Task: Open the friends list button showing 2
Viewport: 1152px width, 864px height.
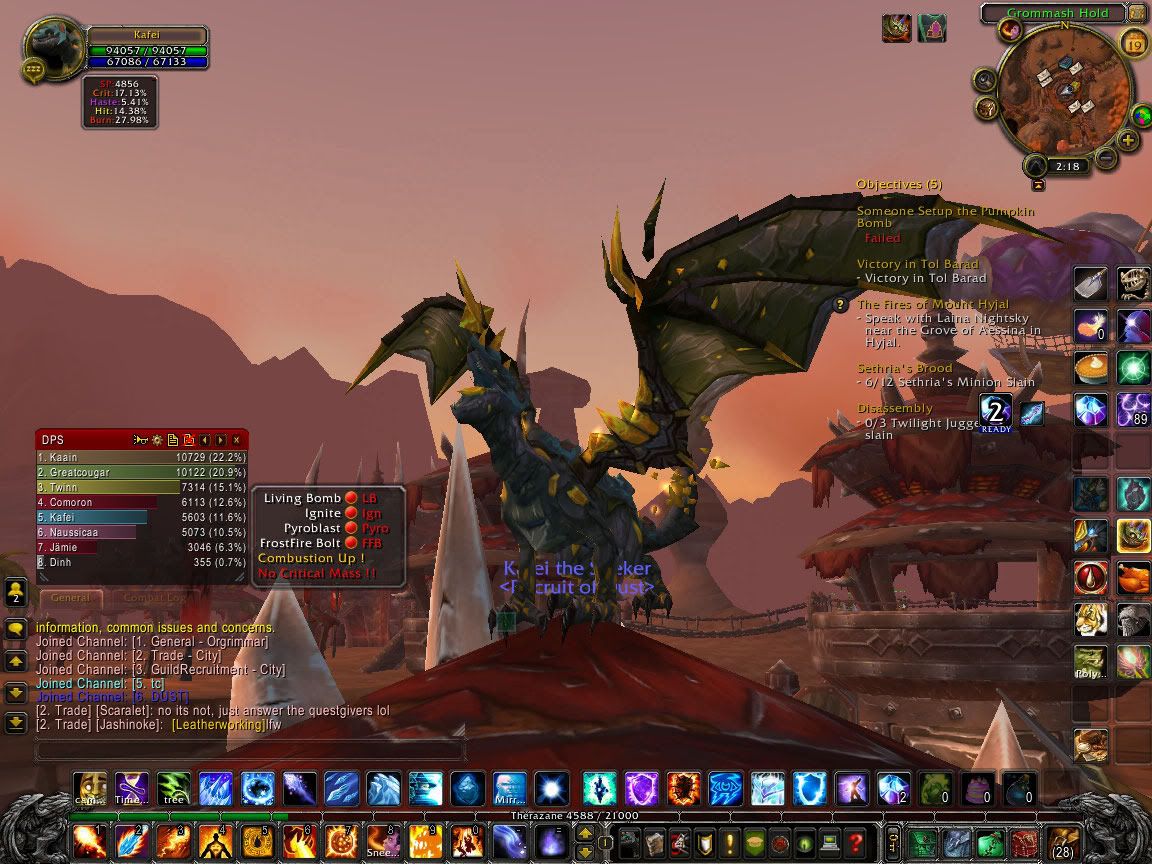Action: coord(16,592)
